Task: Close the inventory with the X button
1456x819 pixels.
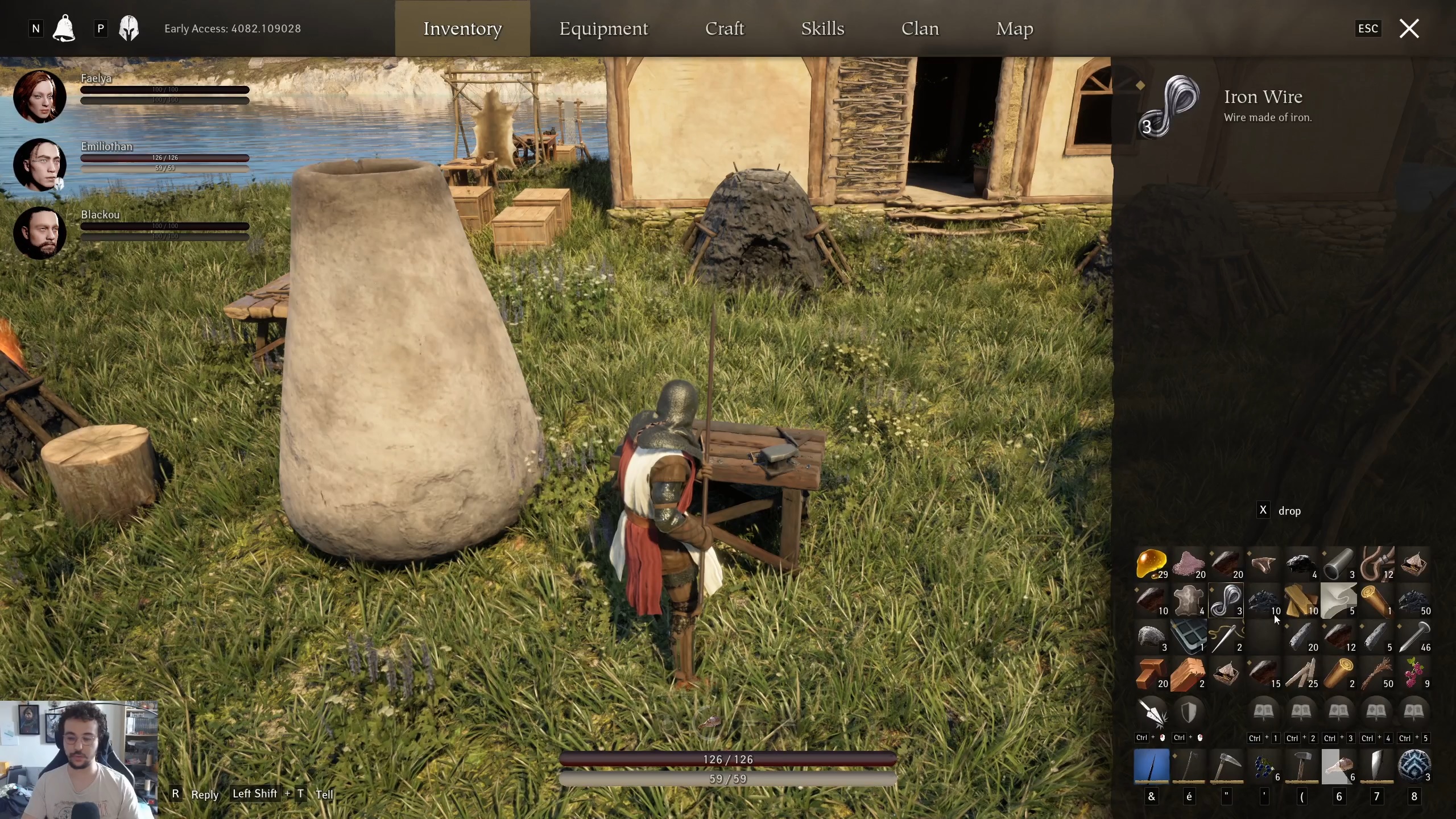Action: (x=1409, y=28)
